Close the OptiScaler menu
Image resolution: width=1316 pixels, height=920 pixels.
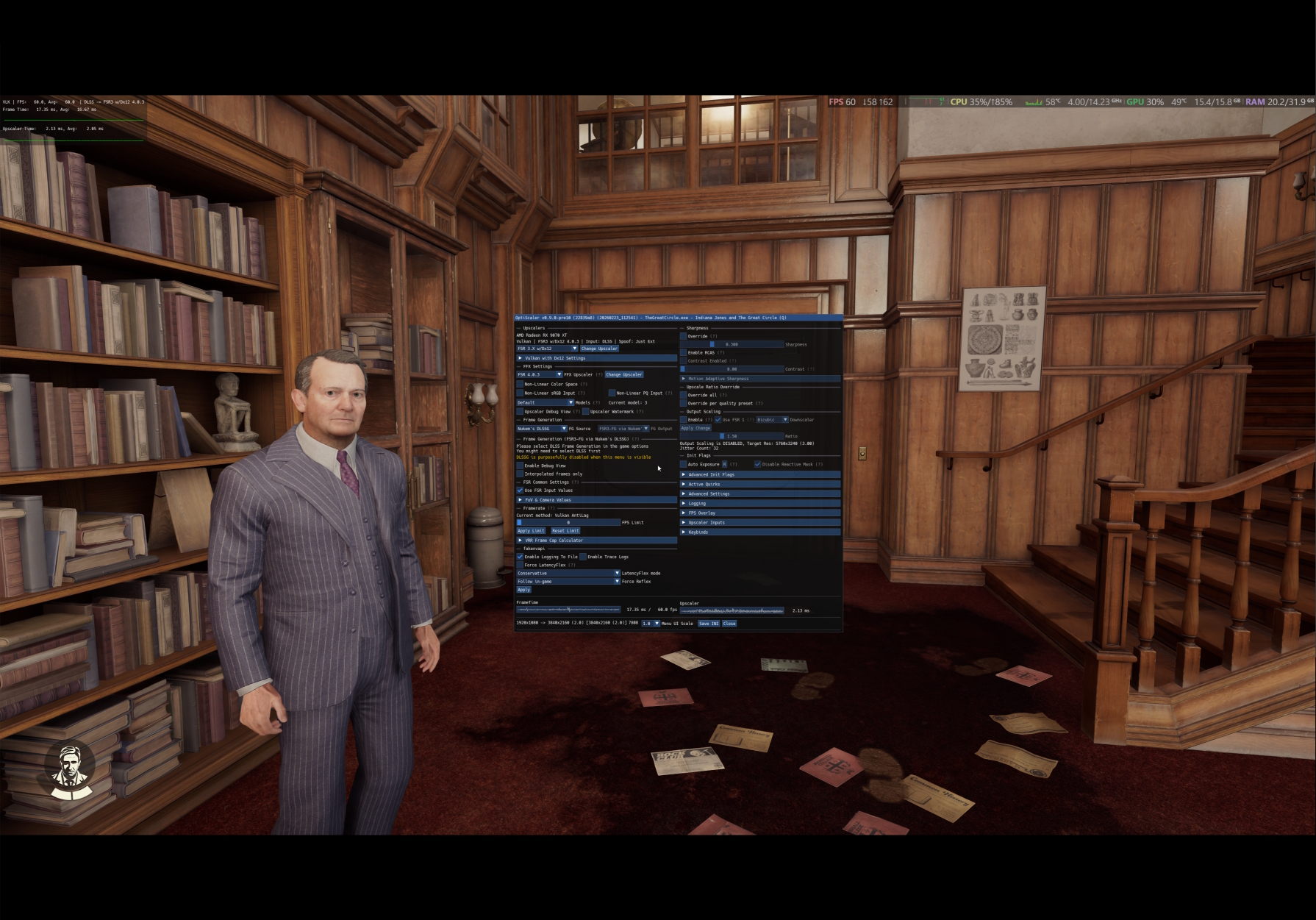point(729,624)
